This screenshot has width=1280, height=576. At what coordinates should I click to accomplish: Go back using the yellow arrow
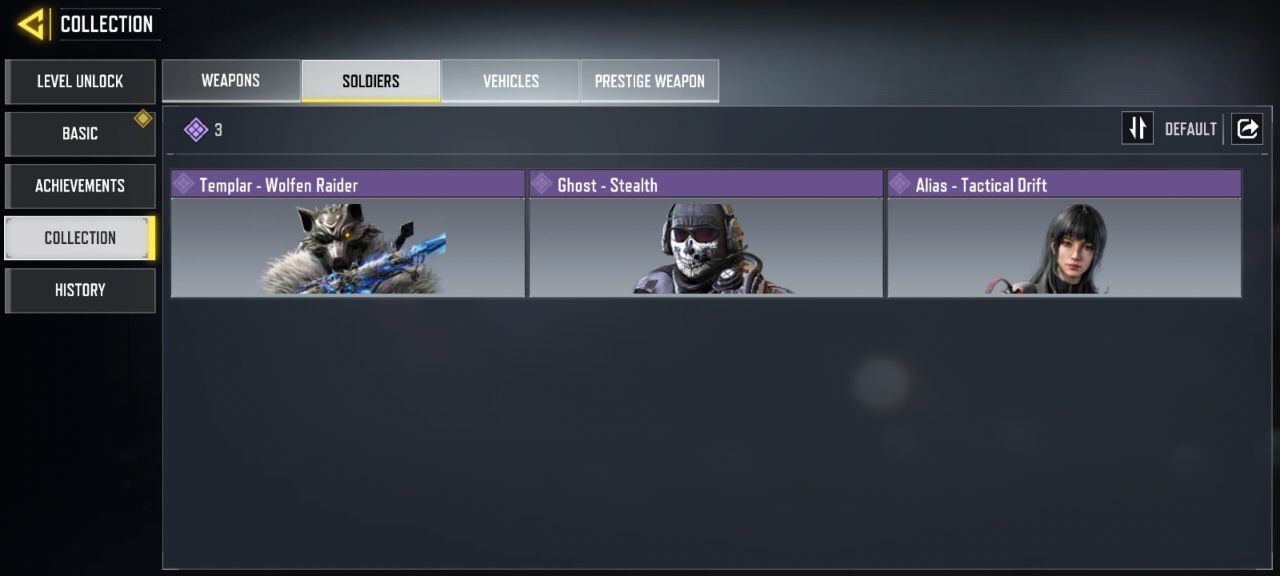pos(32,23)
